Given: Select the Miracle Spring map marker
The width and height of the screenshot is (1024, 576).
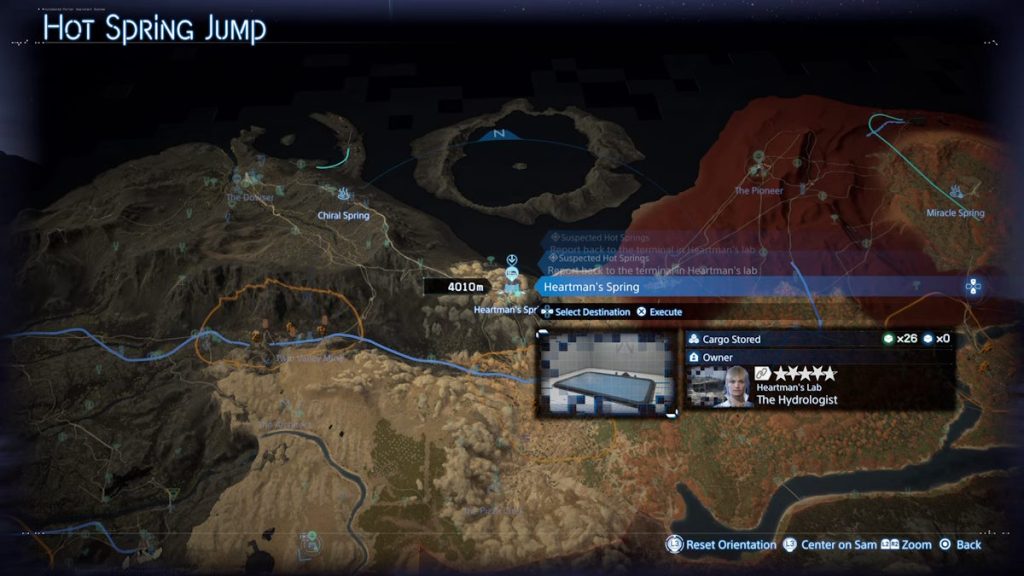Looking at the screenshot, I should (x=957, y=192).
